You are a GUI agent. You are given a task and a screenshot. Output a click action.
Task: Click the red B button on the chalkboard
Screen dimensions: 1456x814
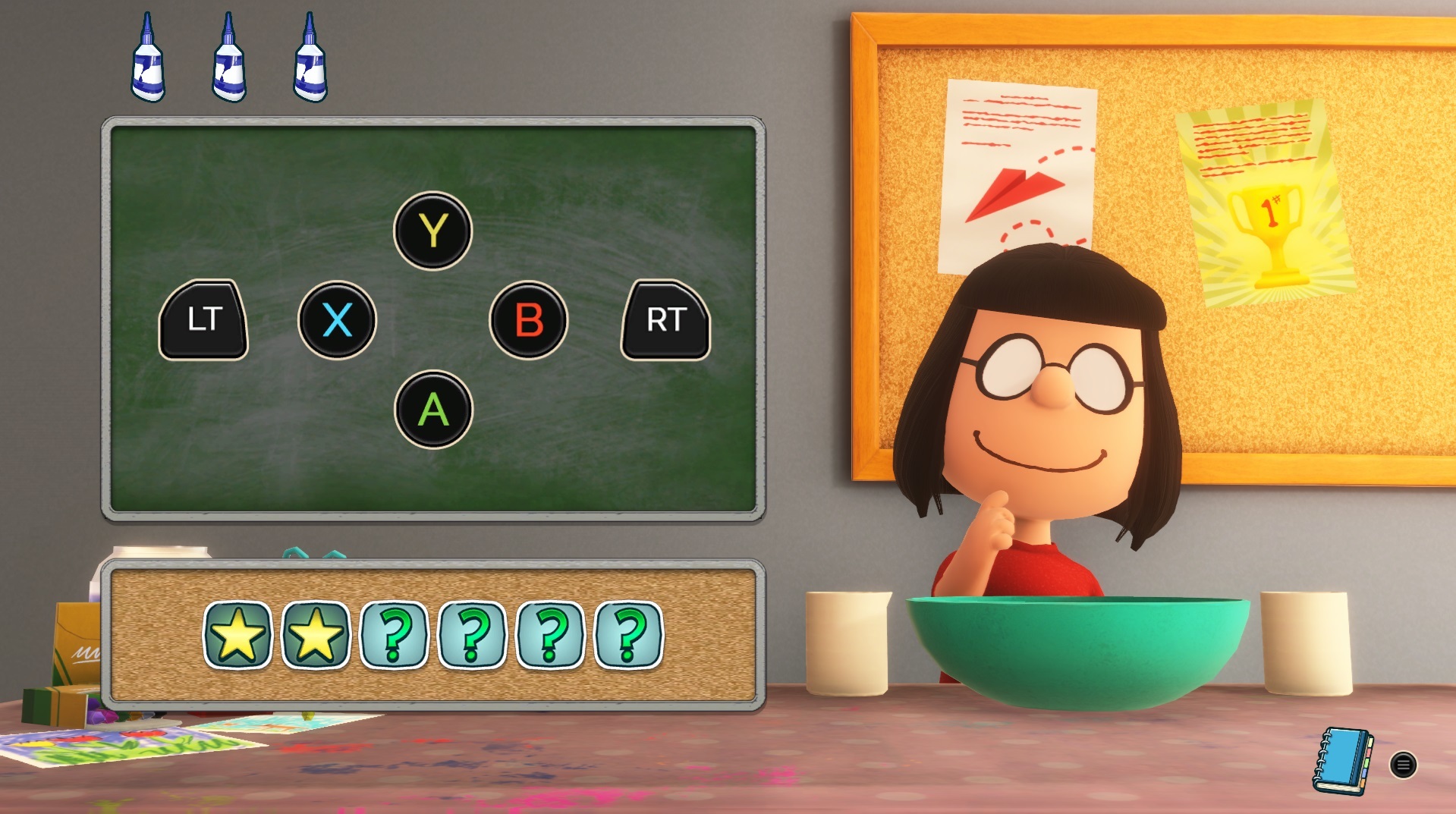pyautogui.click(x=528, y=319)
